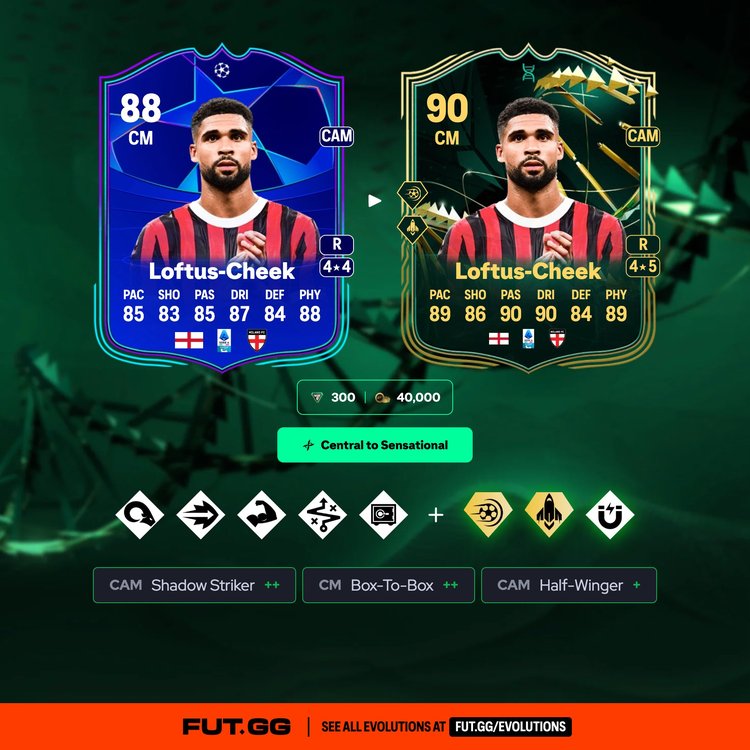This screenshot has height=750, width=750.
Task: Visit the FUT.GG/EVOLUTIONS link
Action: pyautogui.click(x=510, y=727)
